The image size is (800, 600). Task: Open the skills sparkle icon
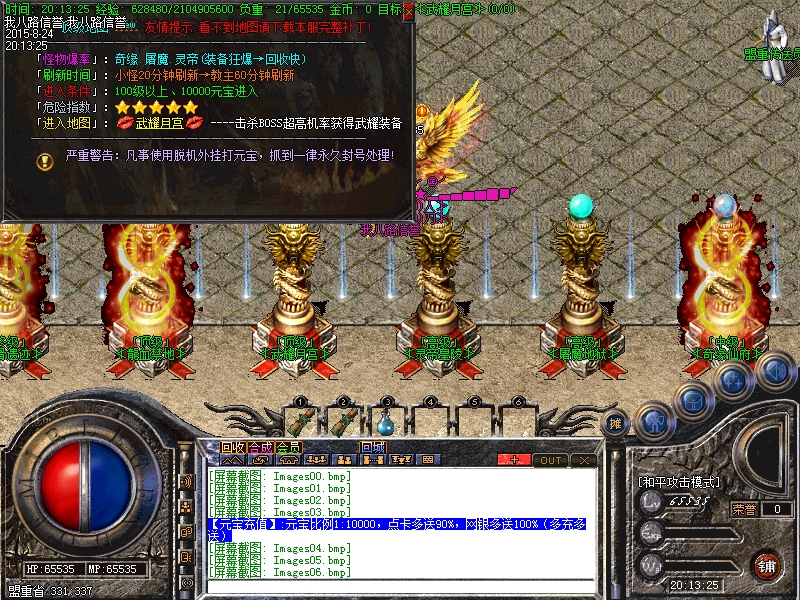pos(733,380)
